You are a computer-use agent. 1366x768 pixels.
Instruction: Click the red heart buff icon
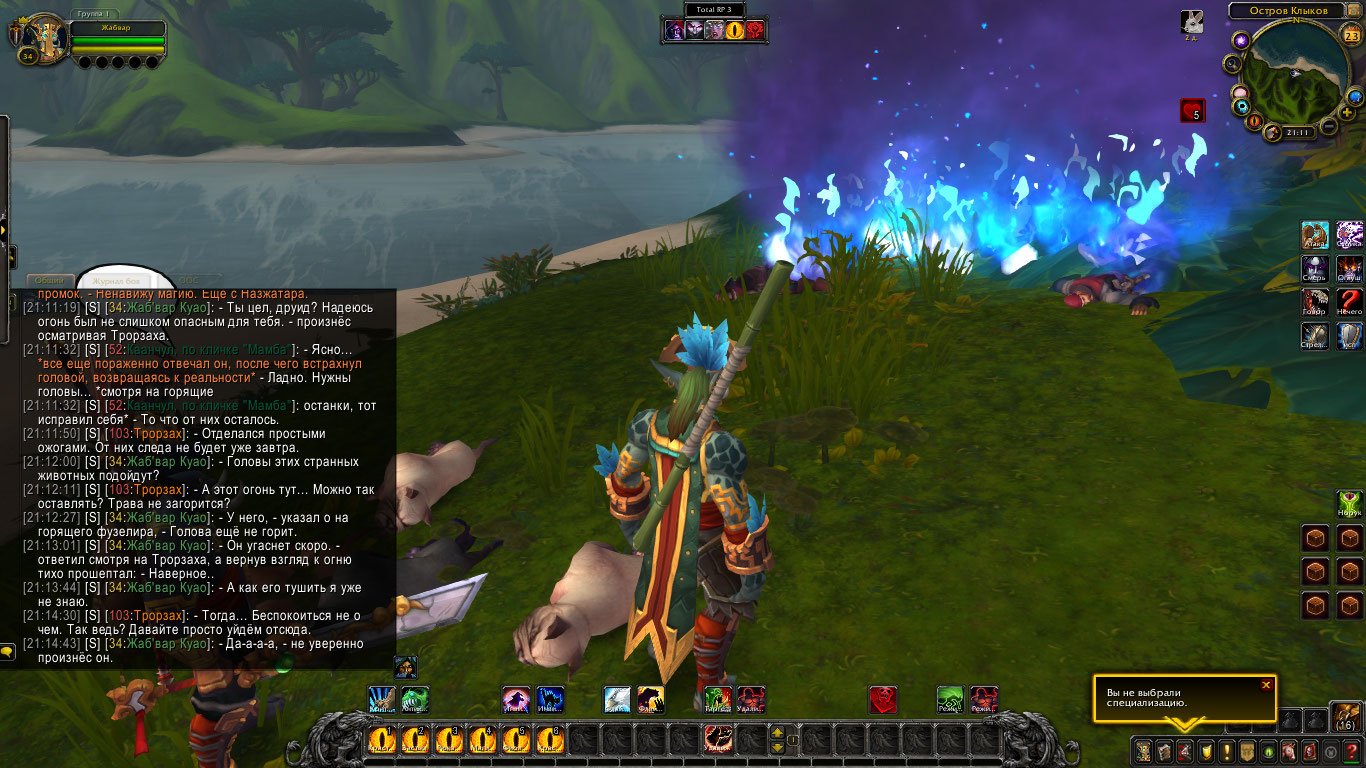[1191, 110]
